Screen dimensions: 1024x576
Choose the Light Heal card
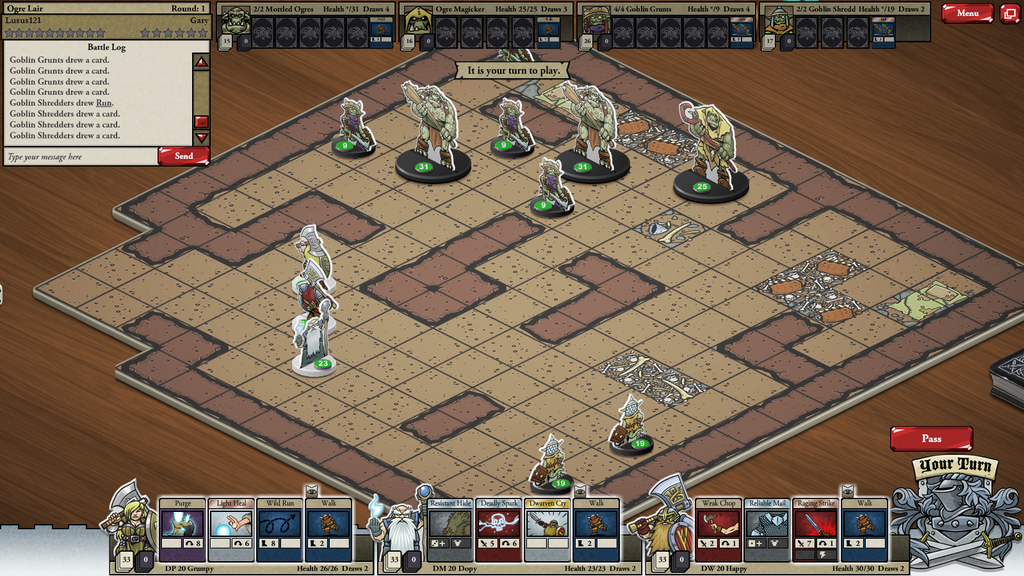click(x=231, y=529)
